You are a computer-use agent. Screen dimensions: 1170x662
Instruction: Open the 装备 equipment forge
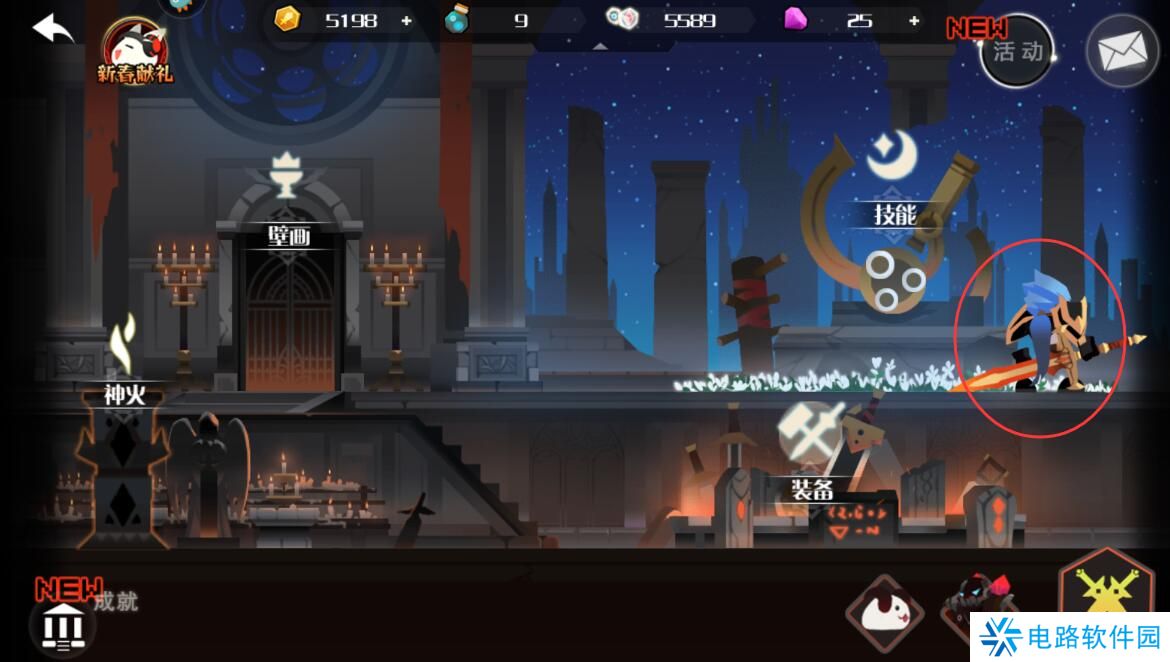point(812,487)
